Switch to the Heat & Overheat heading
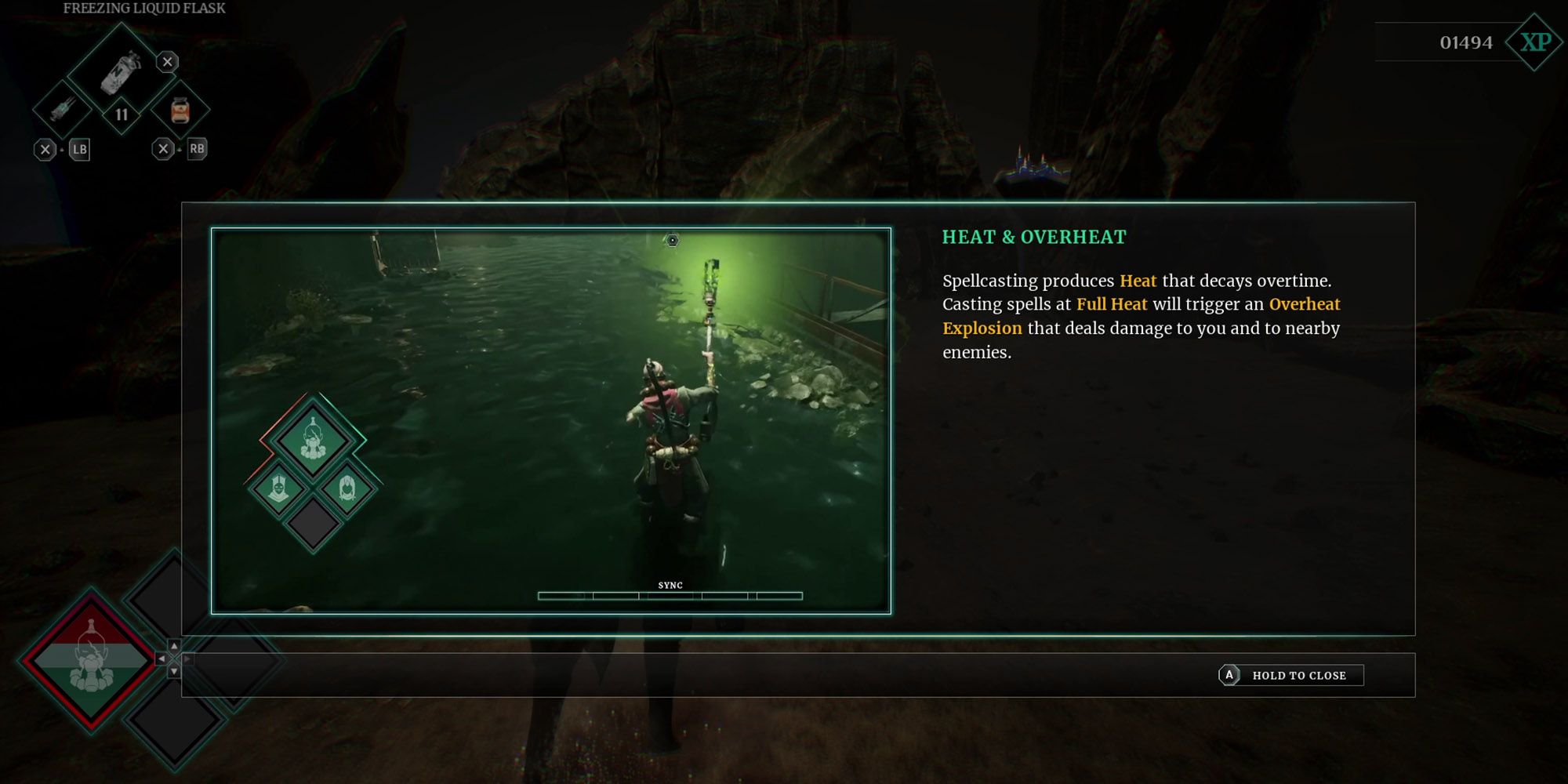This screenshot has width=1568, height=784. point(1033,237)
